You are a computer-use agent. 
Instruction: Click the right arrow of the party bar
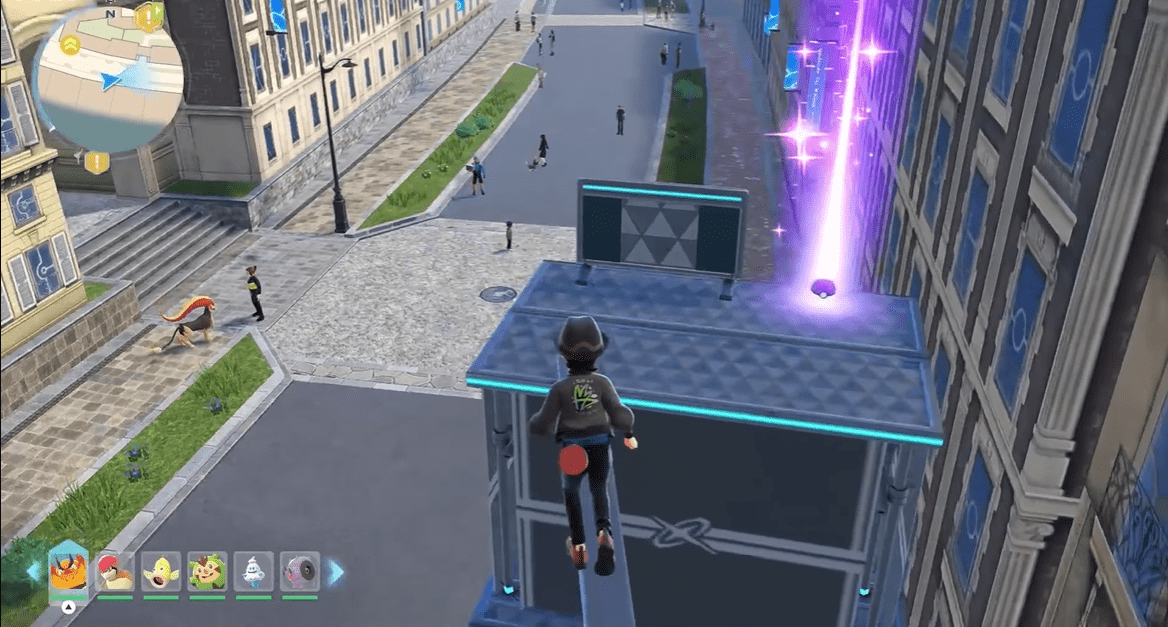337,572
